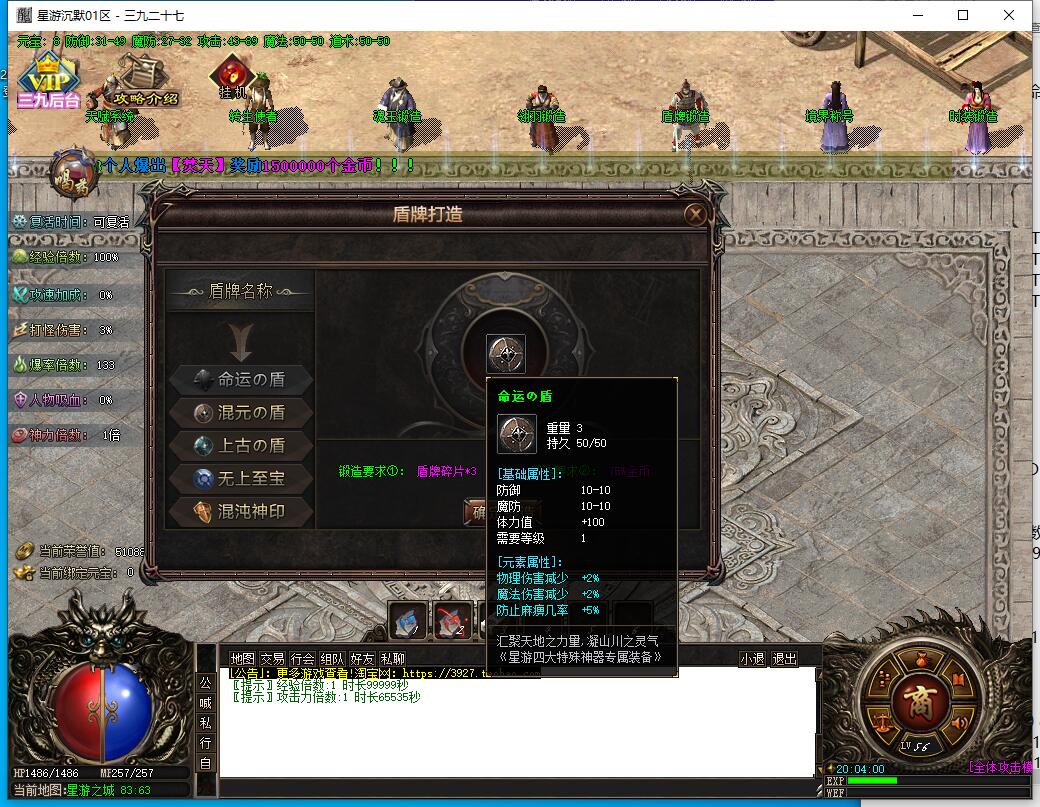Open the 行会 guild tab
Screen dimensions: 1040x807
pos(302,658)
